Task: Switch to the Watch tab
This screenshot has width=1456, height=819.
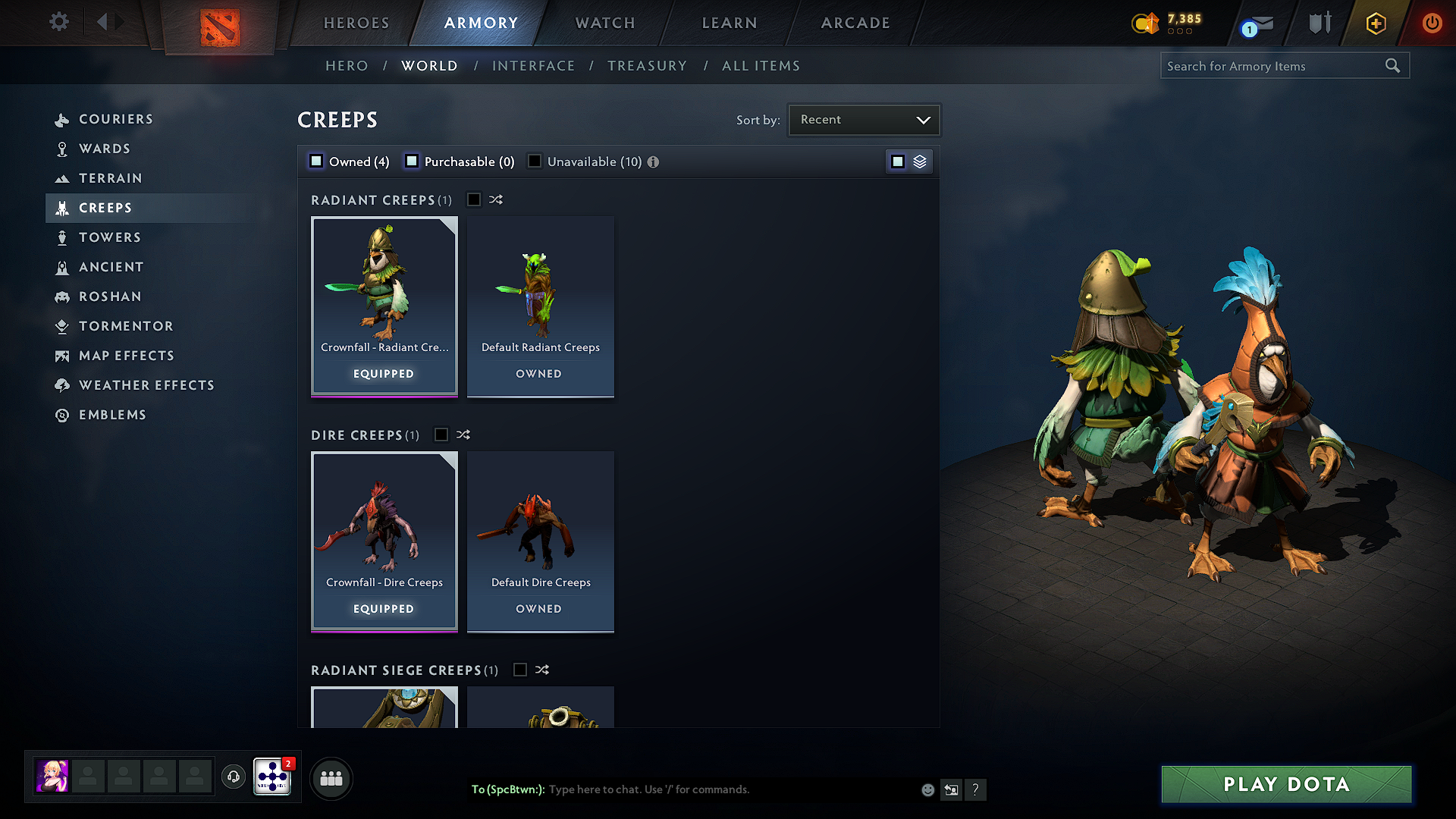Action: (x=604, y=23)
